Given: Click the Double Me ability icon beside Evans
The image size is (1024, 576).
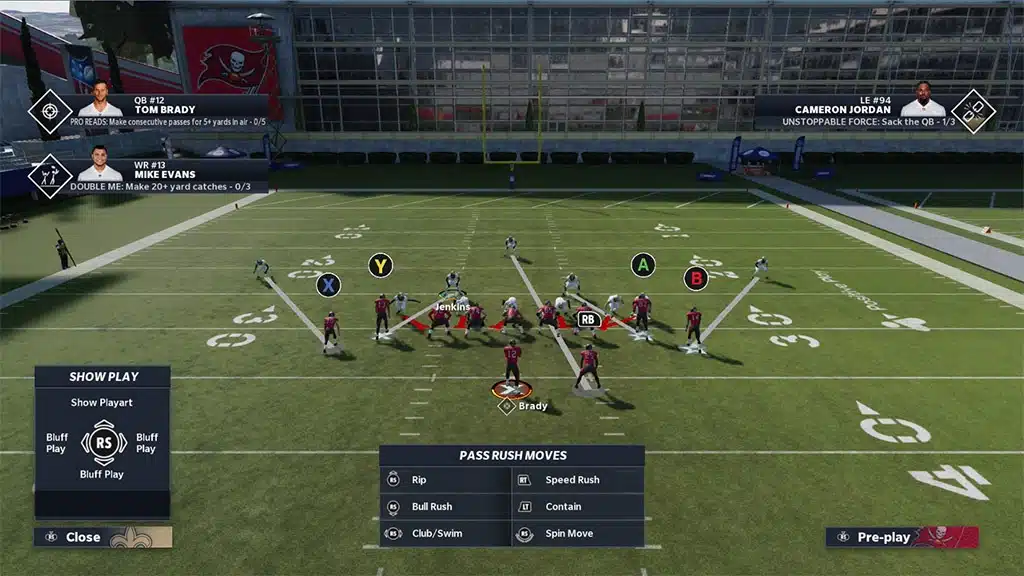Looking at the screenshot, I should pos(49,176).
